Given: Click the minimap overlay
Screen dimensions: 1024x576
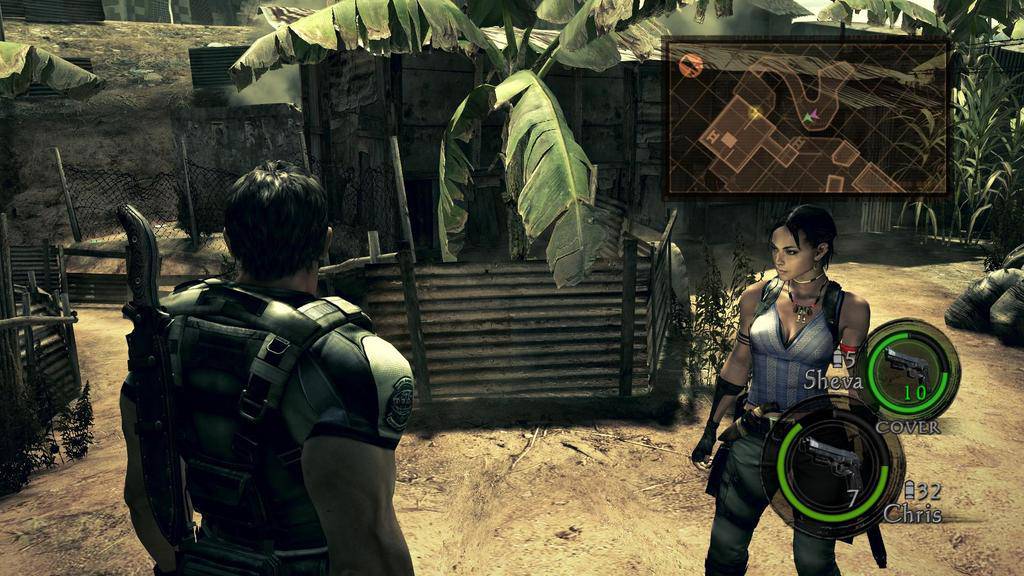Looking at the screenshot, I should [x=805, y=116].
